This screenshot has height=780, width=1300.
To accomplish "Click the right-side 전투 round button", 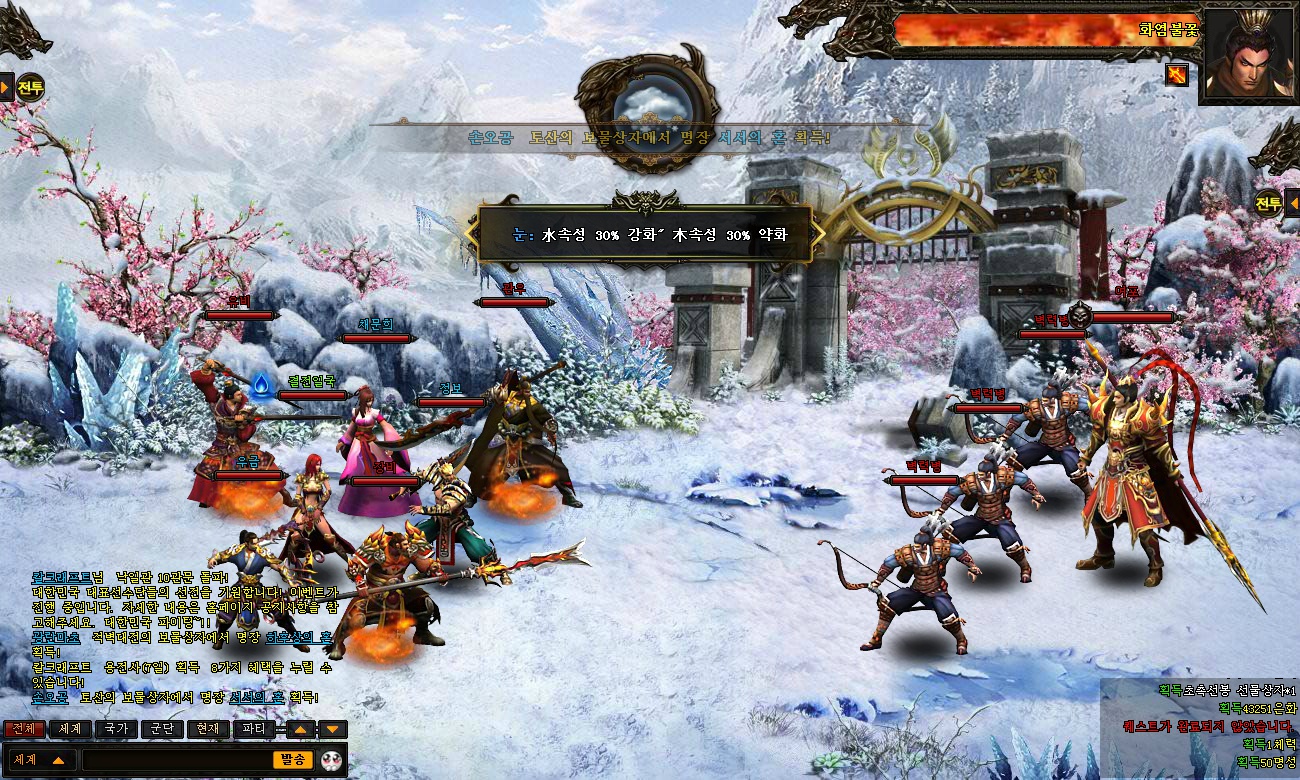I will pyautogui.click(x=1269, y=203).
